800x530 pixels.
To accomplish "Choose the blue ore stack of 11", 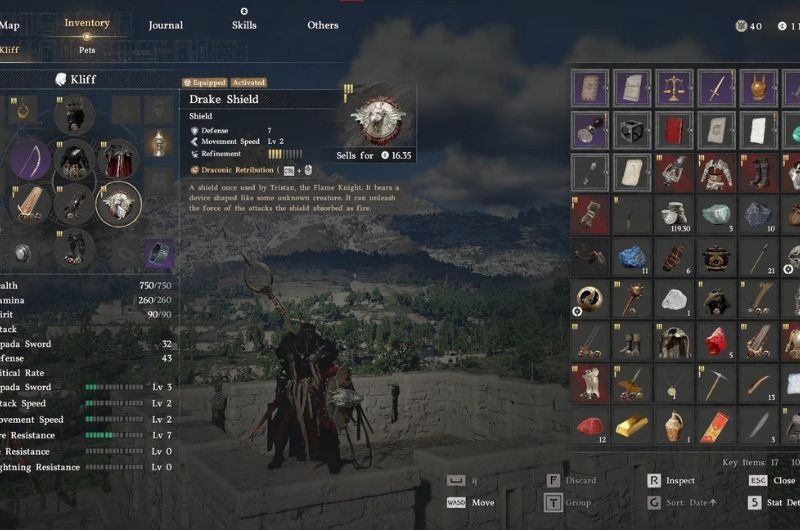I will (632, 257).
